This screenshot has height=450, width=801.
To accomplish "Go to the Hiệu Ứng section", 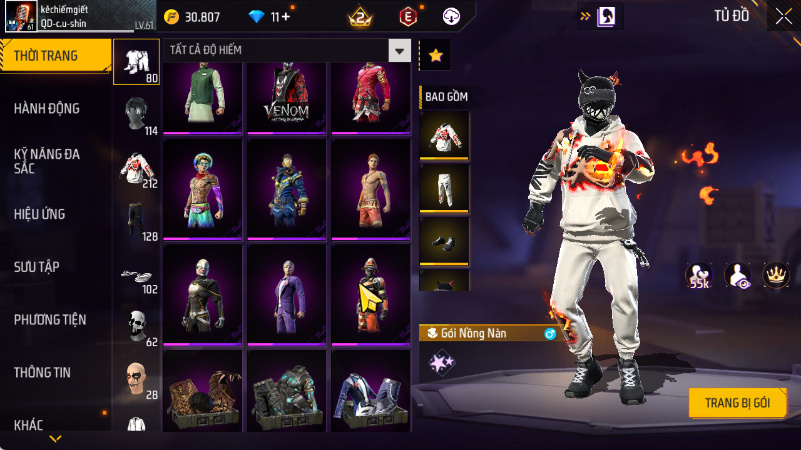I will (41, 213).
